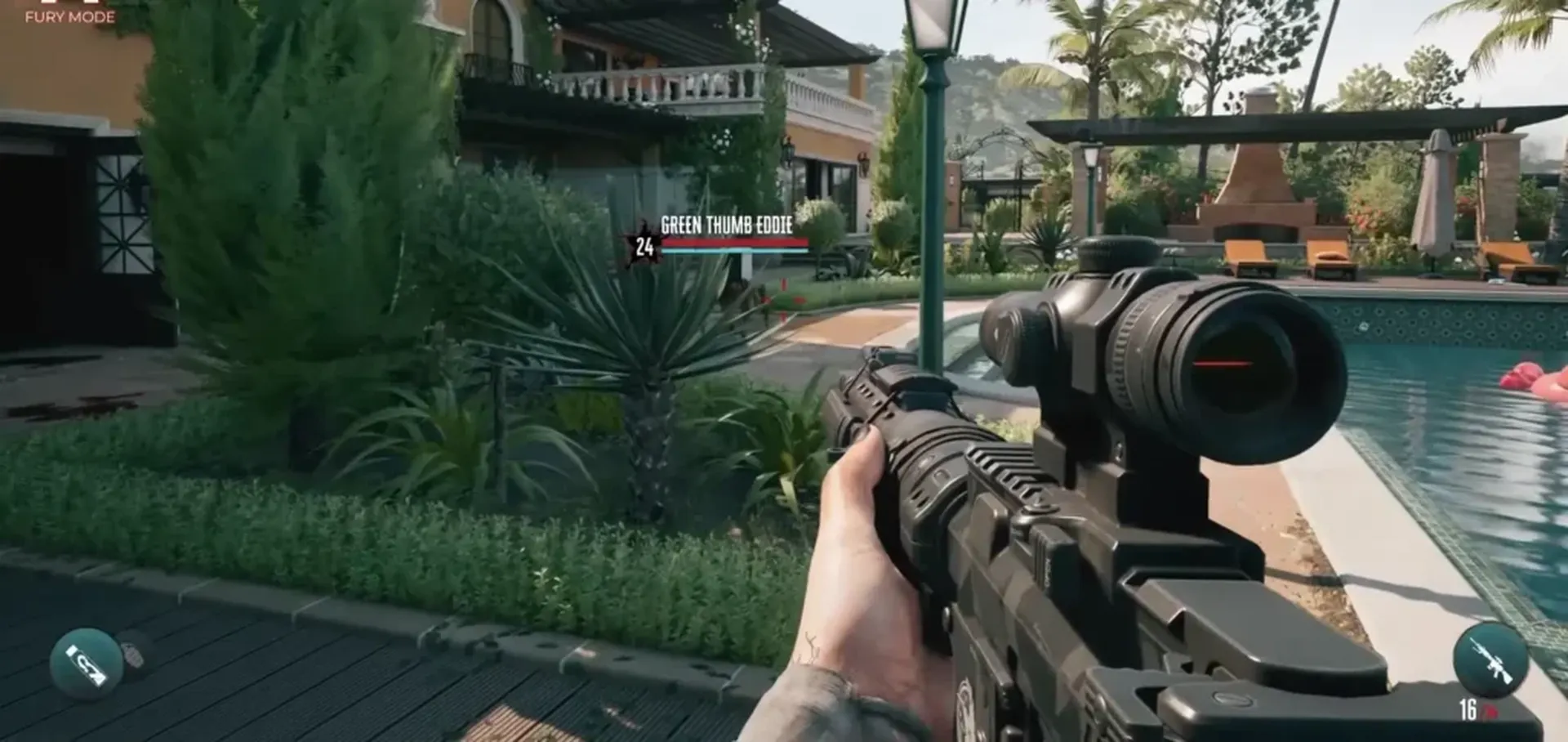The image size is (1568, 742).
Task: Click the crosshair reticle at screen center
Action: click(782, 301)
